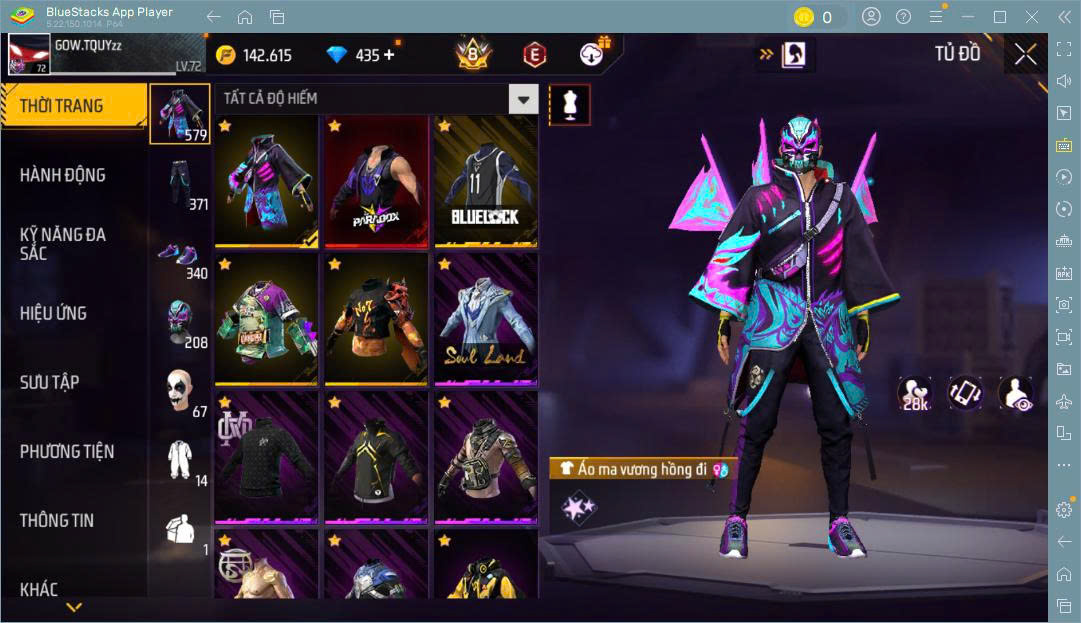This screenshot has width=1081, height=623.
Task: Maximize the BlueStacks App Player window
Action: 999,17
